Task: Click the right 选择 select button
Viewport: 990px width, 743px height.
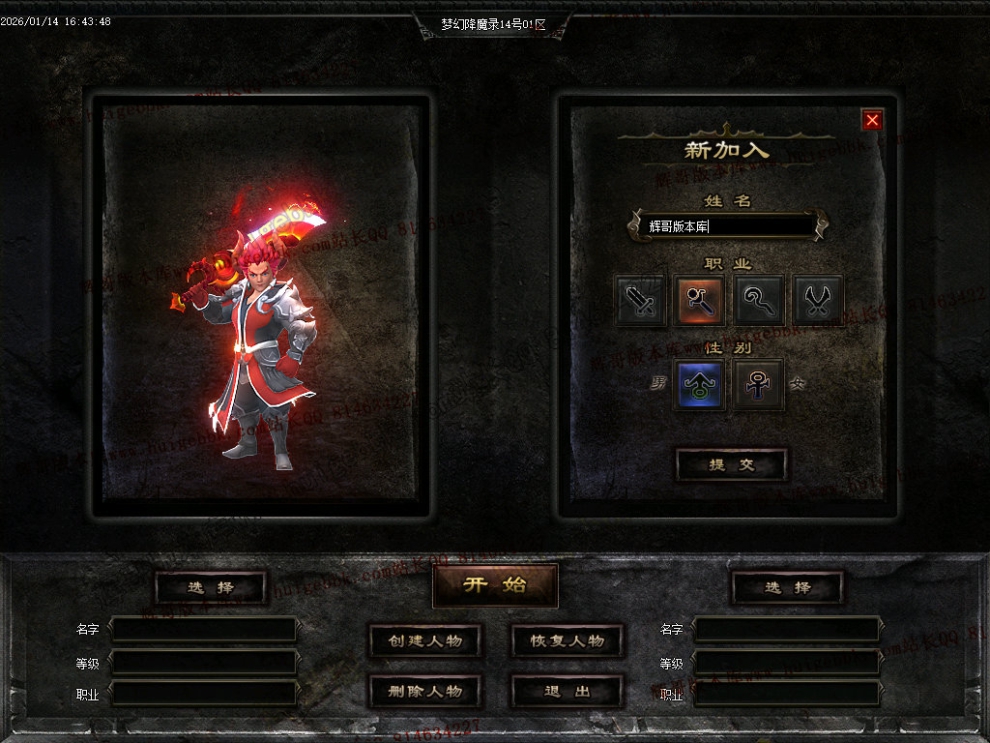Action: (x=787, y=588)
